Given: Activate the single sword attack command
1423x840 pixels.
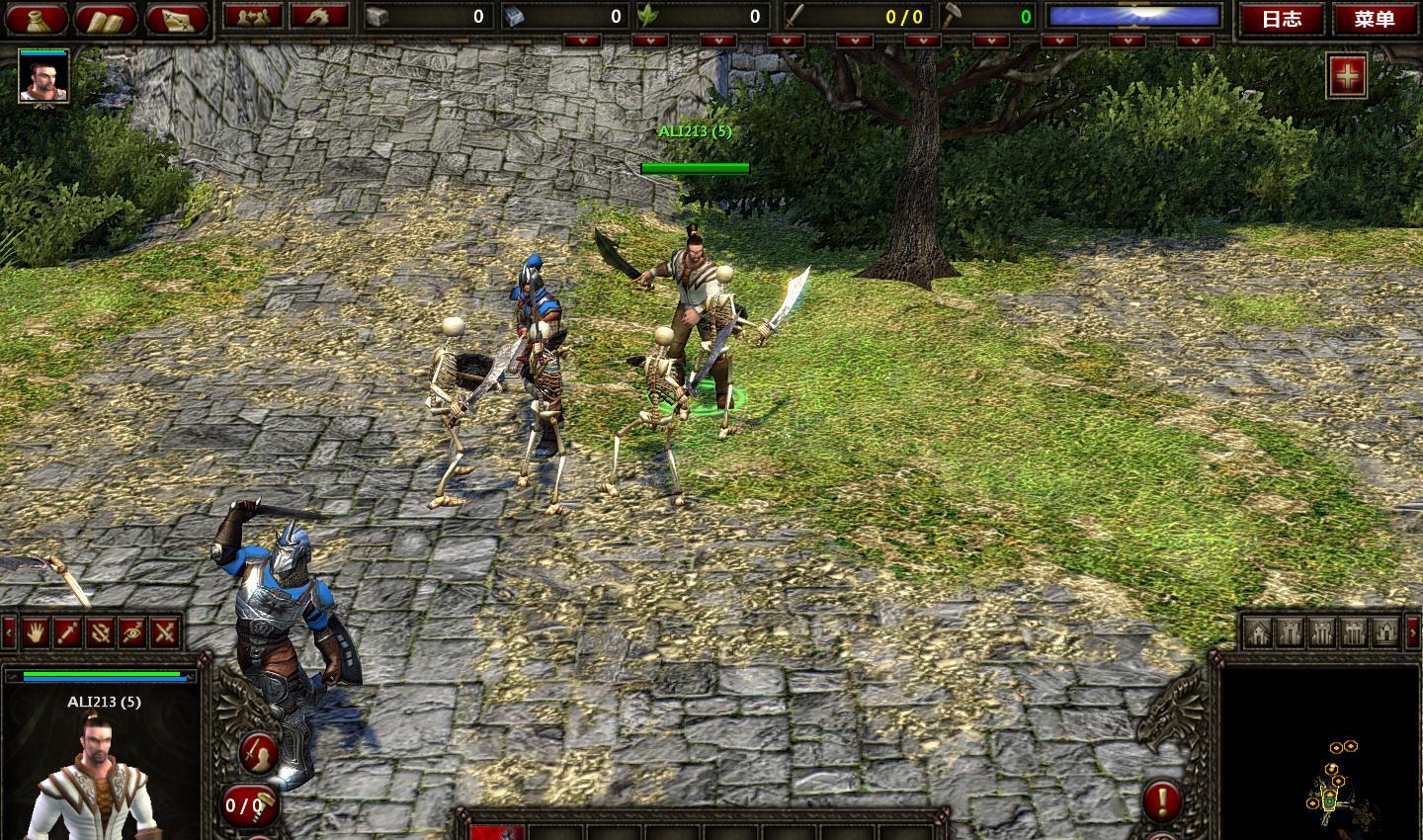Looking at the screenshot, I should [68, 631].
